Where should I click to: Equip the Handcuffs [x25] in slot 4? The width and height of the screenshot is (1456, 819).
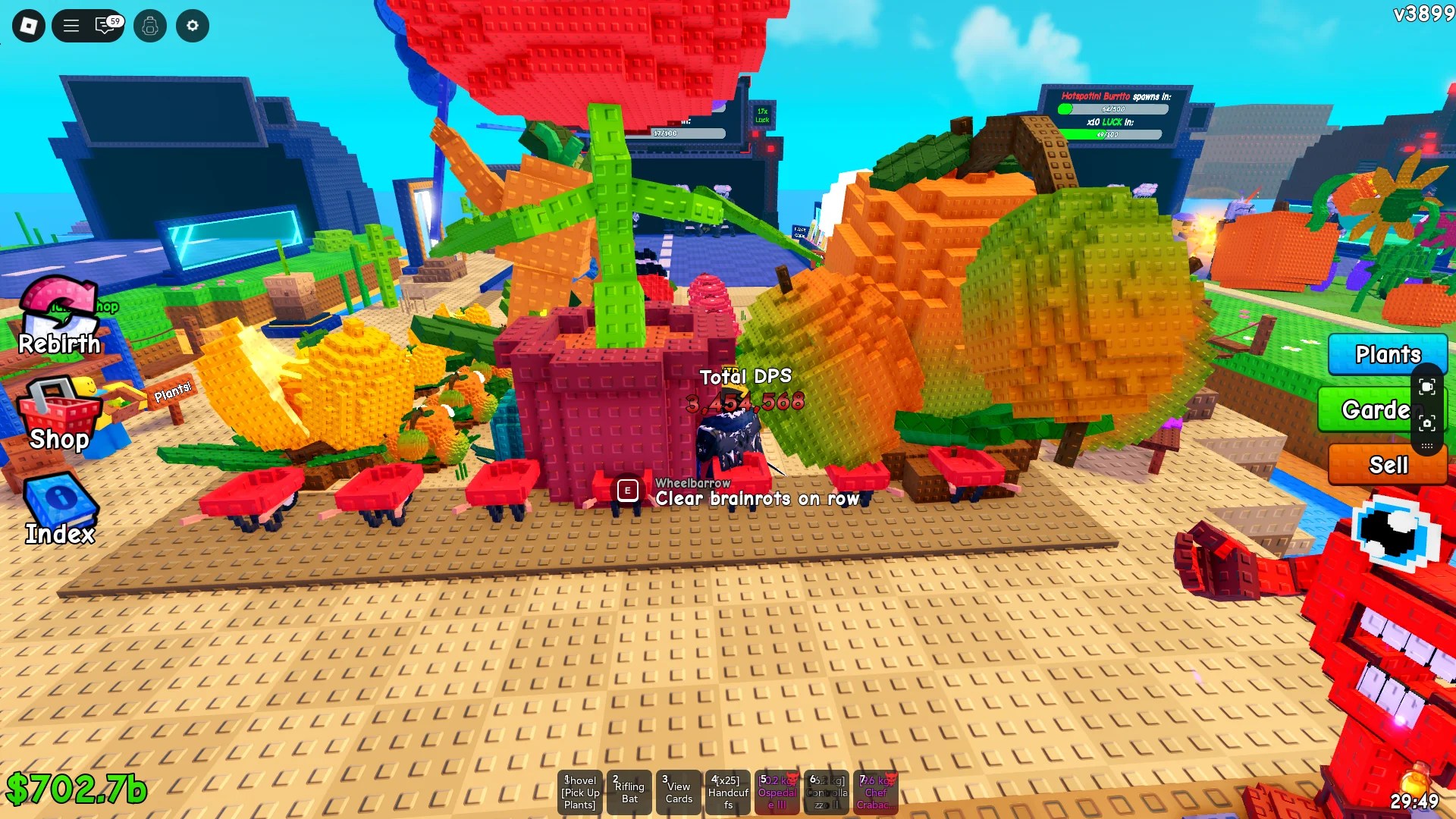pyautogui.click(x=726, y=792)
